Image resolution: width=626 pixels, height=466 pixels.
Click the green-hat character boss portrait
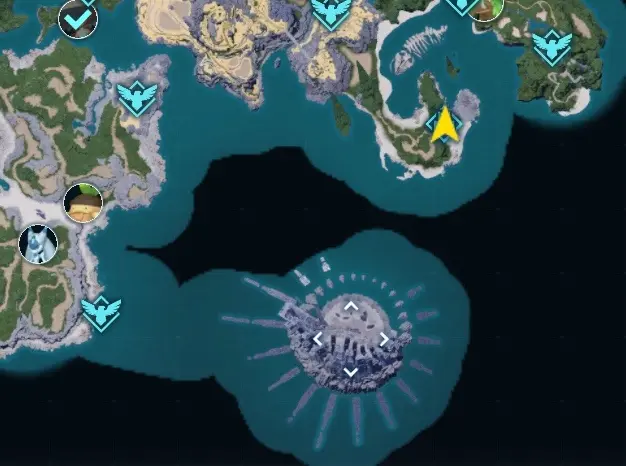pyautogui.click(x=83, y=203)
